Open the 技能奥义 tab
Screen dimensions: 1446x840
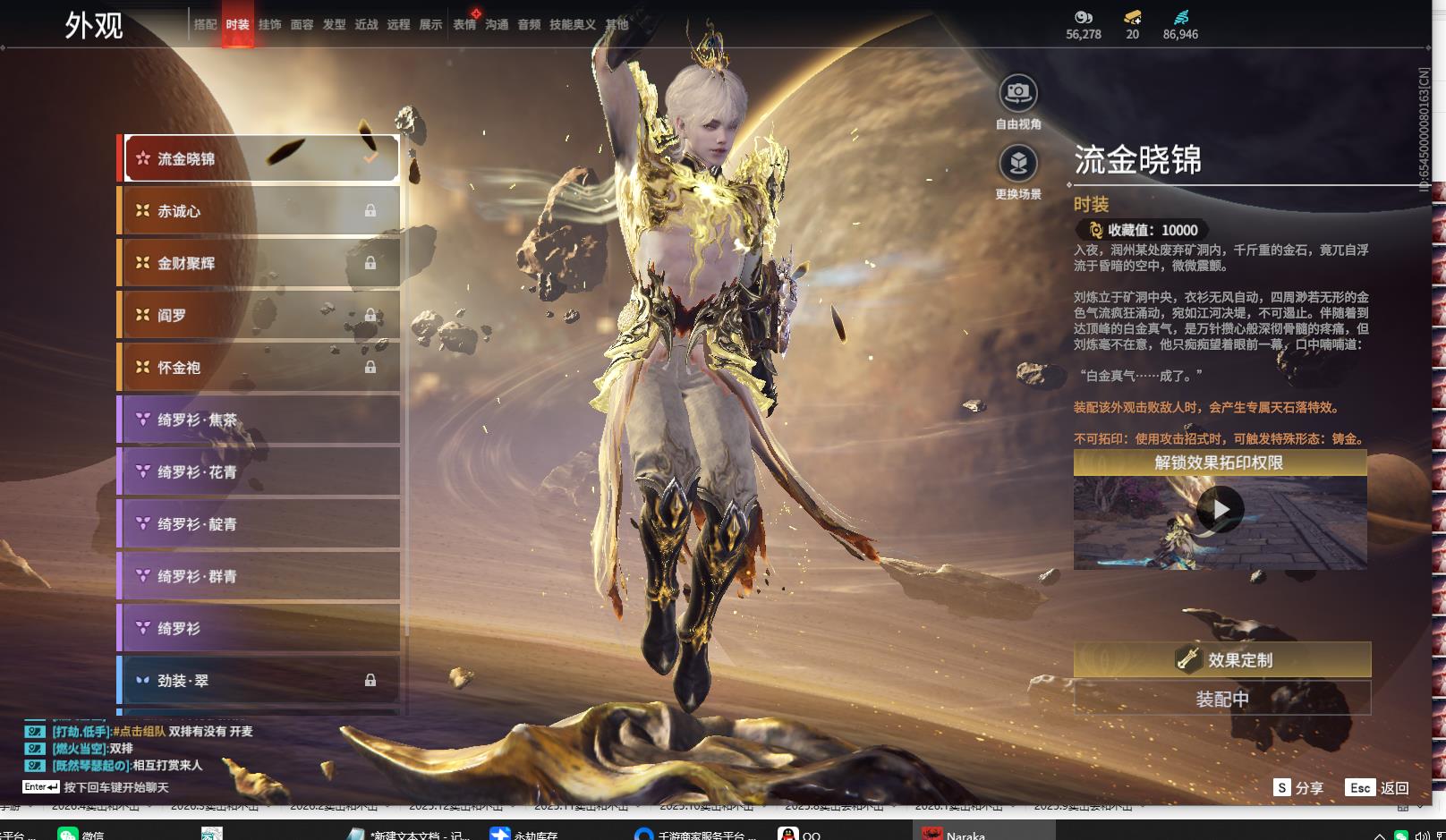point(572,25)
